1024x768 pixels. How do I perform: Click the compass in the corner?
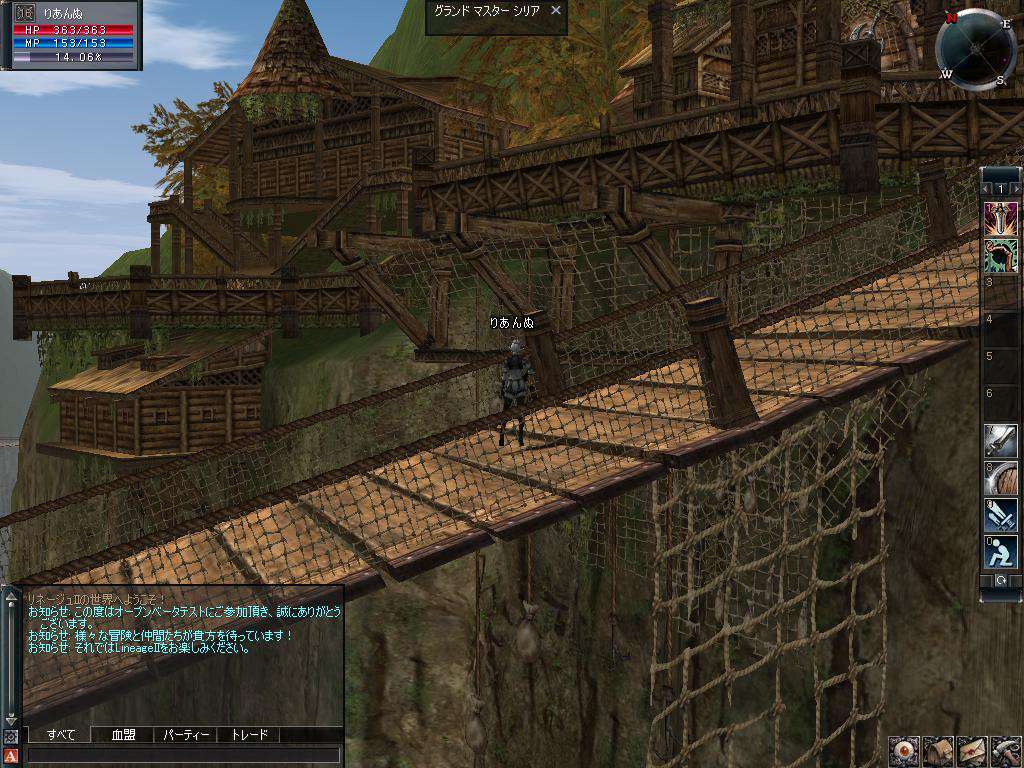(x=976, y=48)
